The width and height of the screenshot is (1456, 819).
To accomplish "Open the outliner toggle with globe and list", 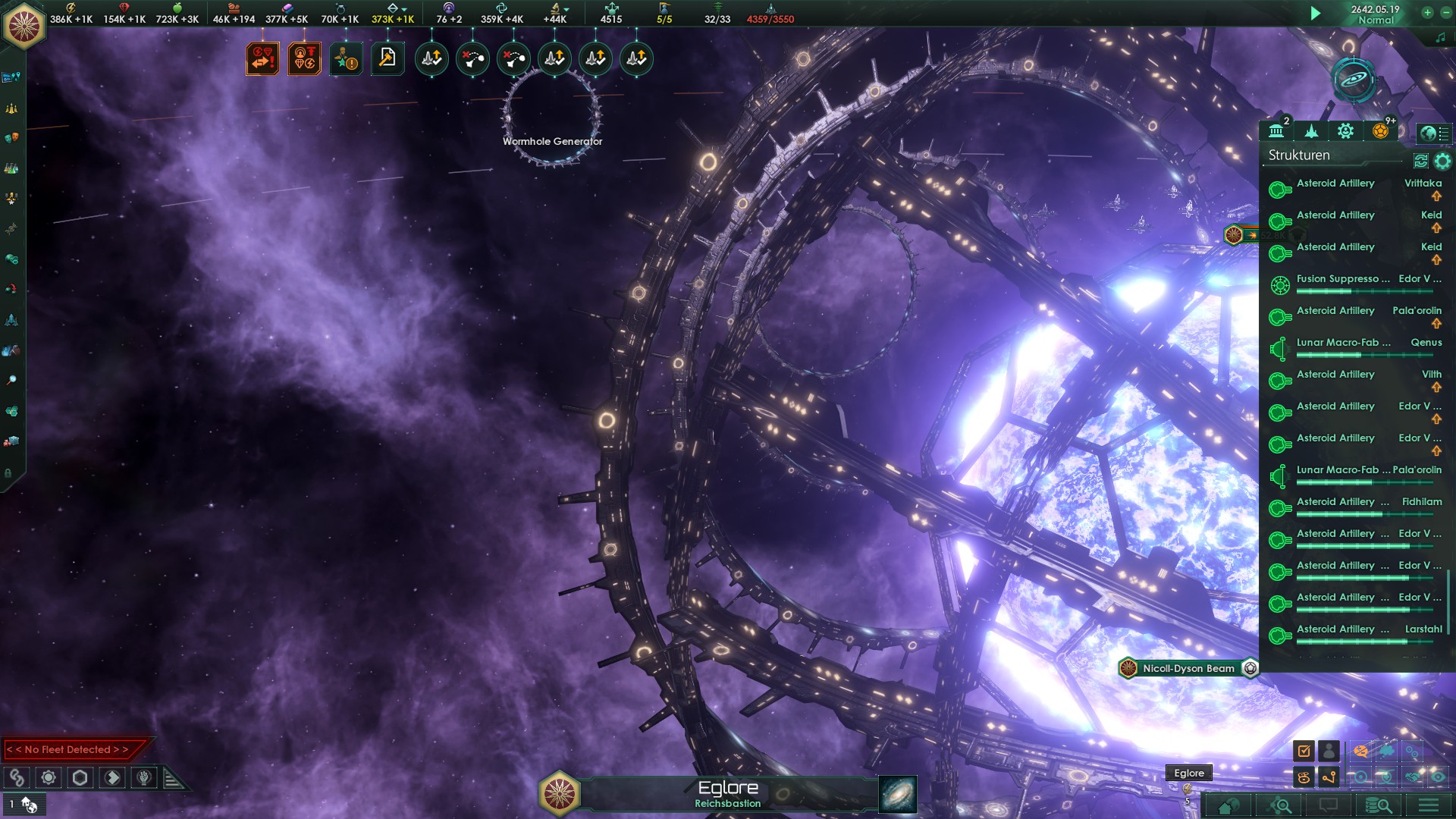I will (x=1434, y=133).
